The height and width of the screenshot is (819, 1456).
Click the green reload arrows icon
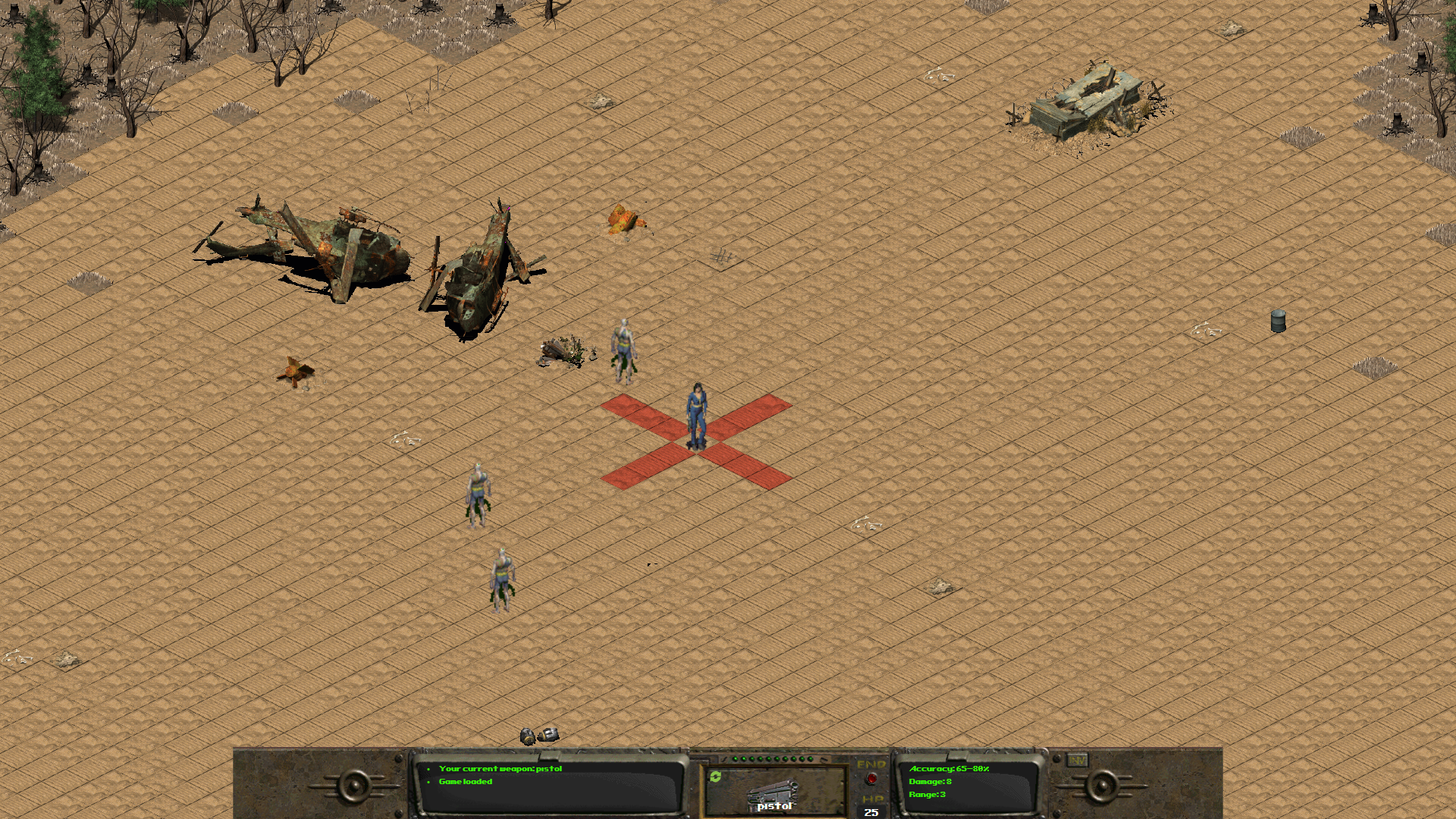click(x=717, y=775)
